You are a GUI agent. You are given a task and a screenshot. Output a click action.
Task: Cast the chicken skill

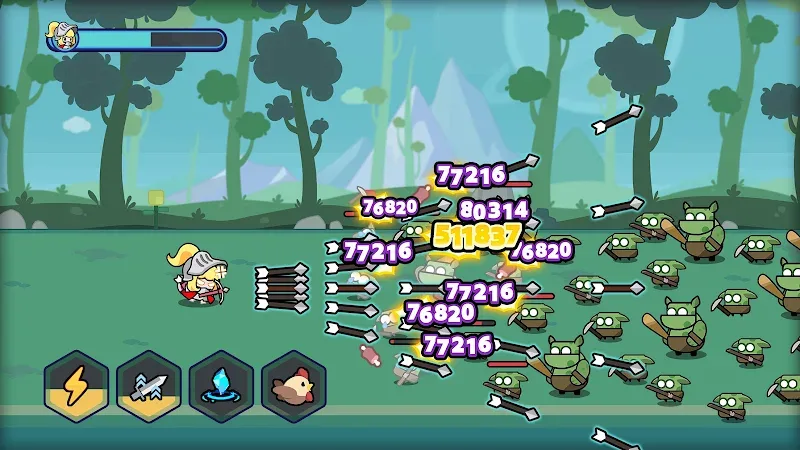pyautogui.click(x=294, y=386)
